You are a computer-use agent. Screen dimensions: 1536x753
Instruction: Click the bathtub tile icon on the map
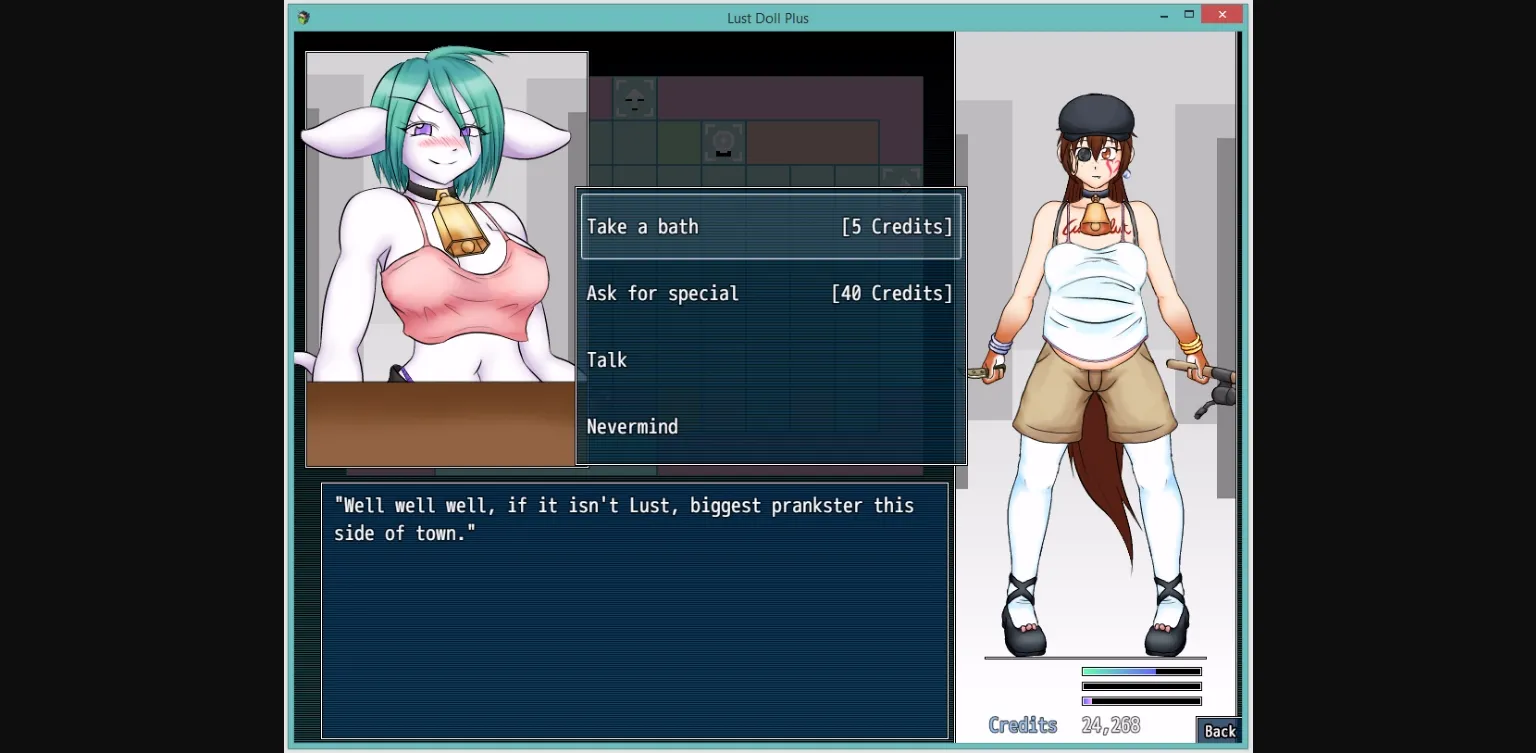point(723,142)
